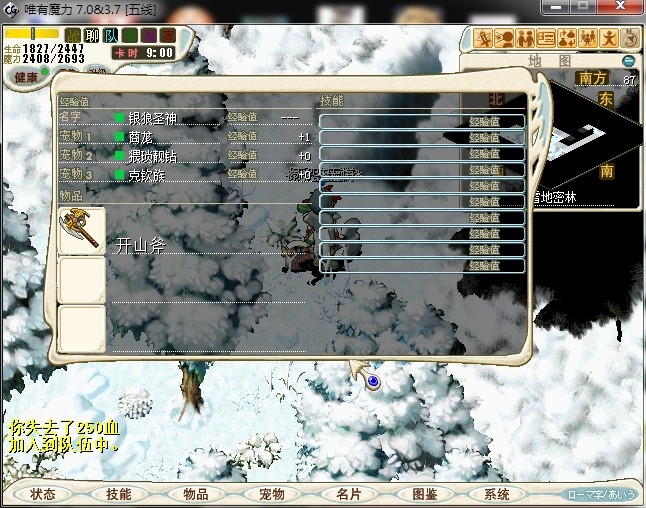Open the 图鉴 album menu

pyautogui.click(x=424, y=494)
